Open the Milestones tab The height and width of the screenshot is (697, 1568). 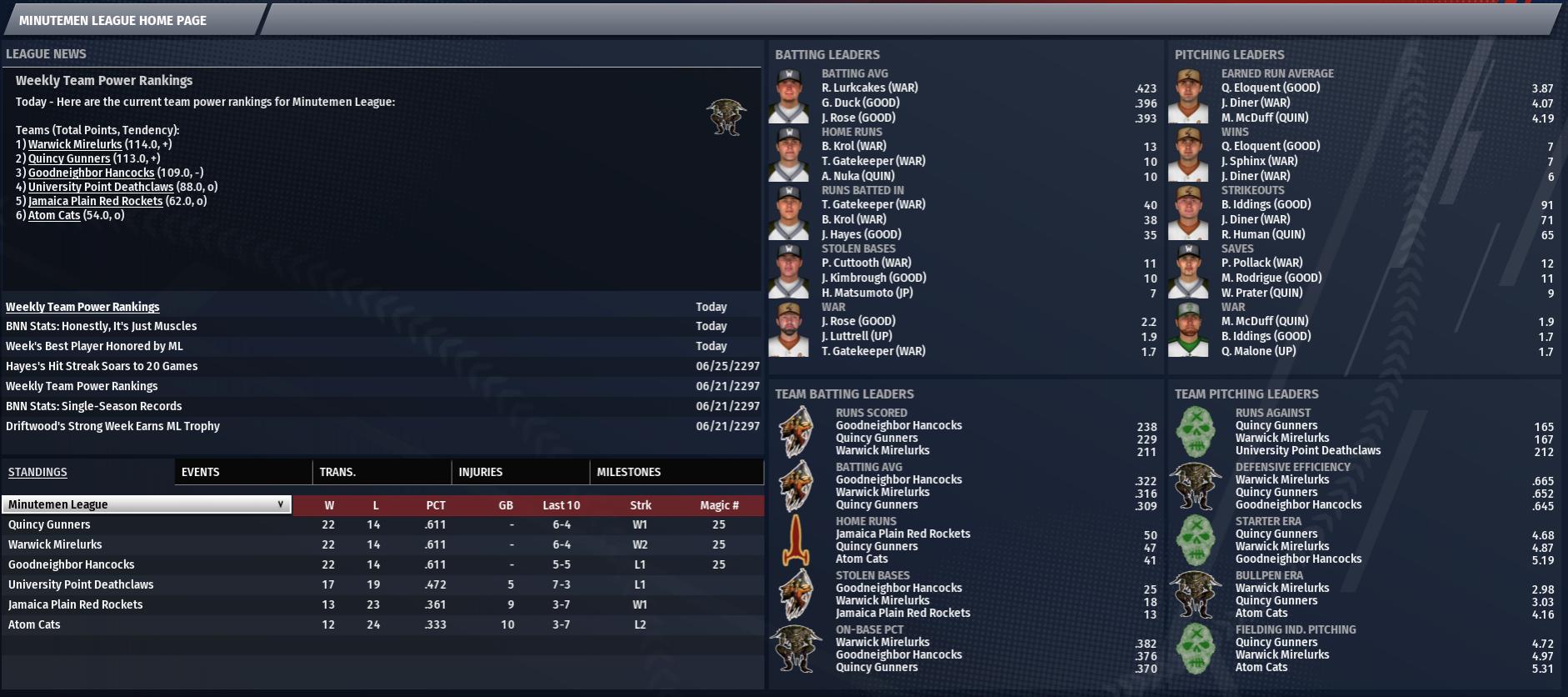pos(629,472)
